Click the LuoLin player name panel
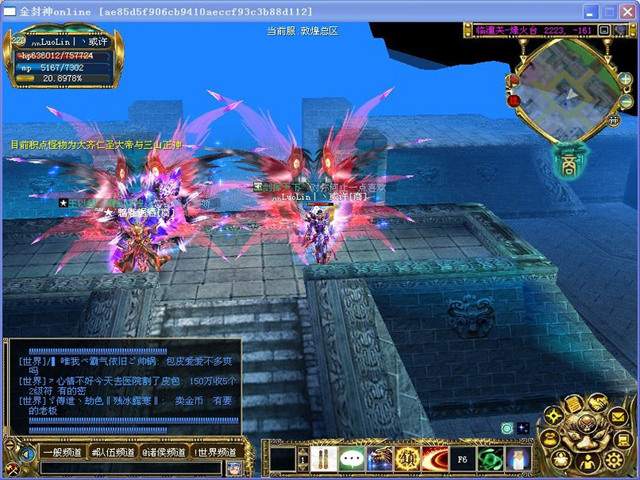Image resolution: width=640 pixels, height=480 pixels. pyautogui.click(x=65, y=41)
